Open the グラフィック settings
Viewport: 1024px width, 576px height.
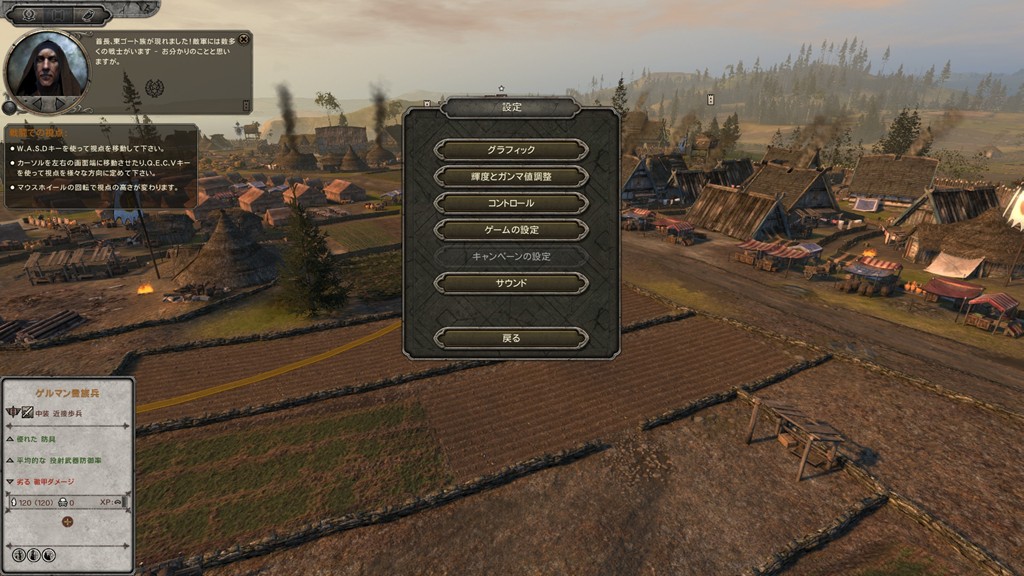[x=511, y=150]
